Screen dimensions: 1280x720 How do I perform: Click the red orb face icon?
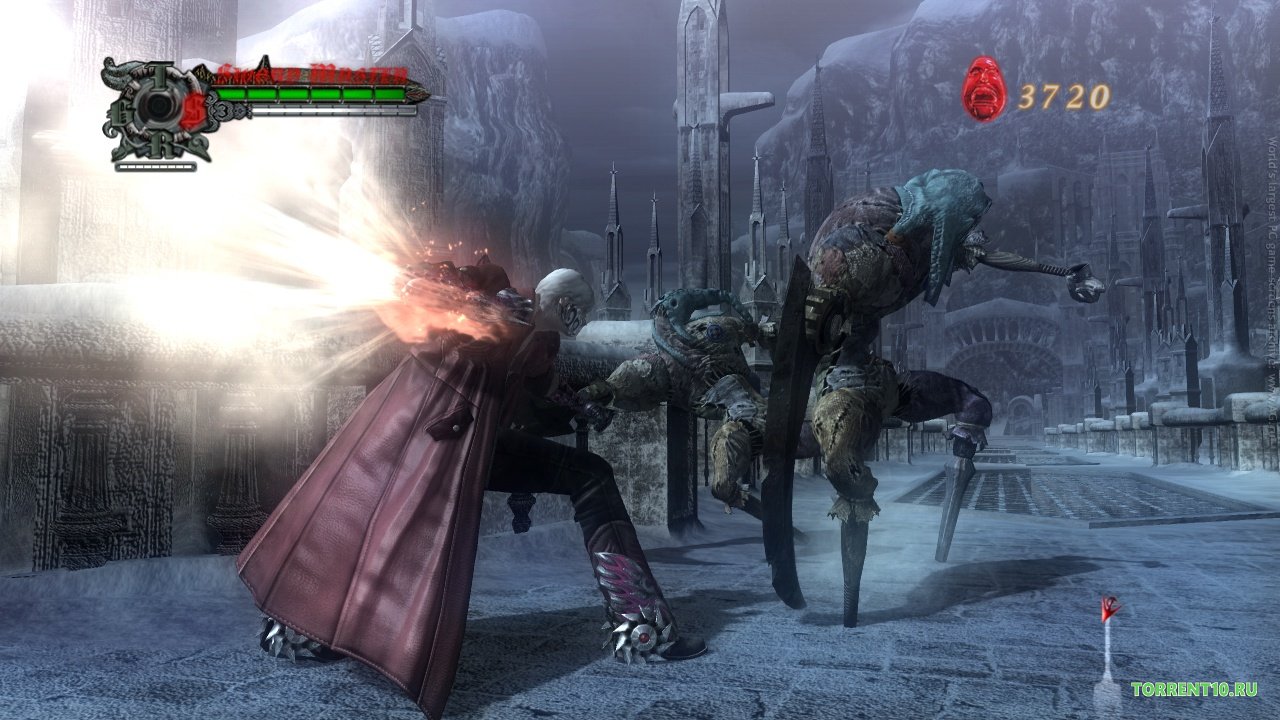point(984,89)
